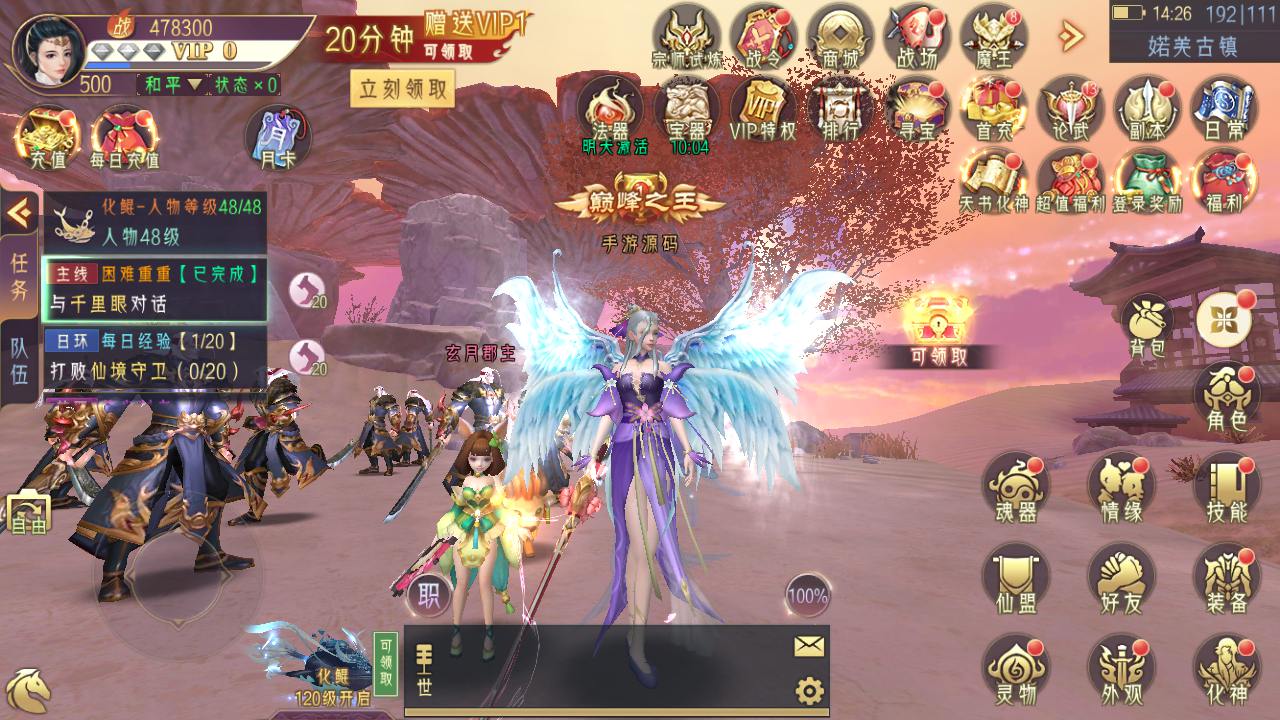Screen dimensions: 1280x720
Task: Open the 技能 skills menu
Action: coord(1226,489)
